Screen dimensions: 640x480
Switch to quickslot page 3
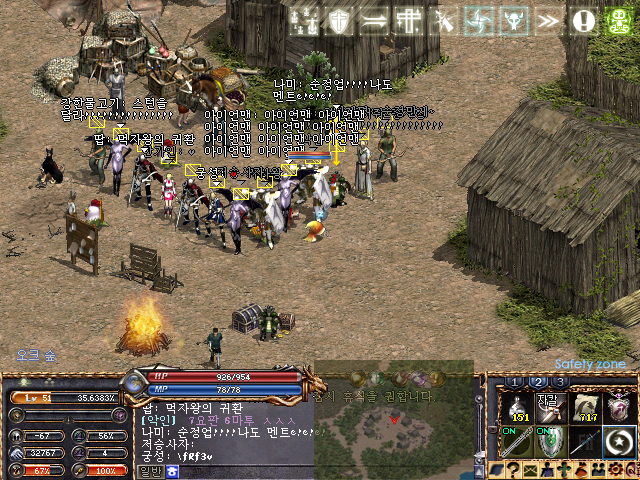click(562, 382)
